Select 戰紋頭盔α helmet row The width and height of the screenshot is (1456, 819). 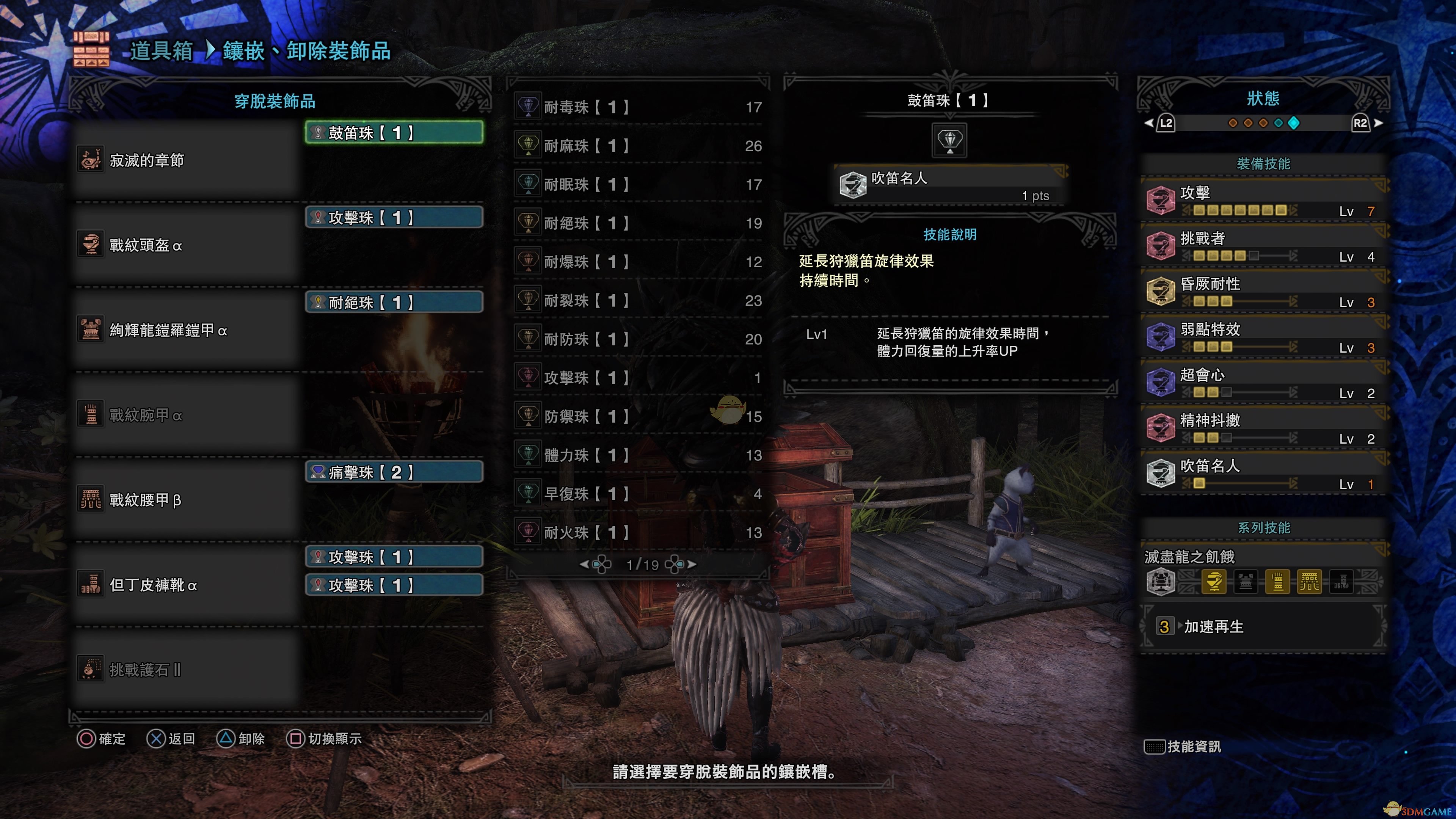[x=187, y=245]
